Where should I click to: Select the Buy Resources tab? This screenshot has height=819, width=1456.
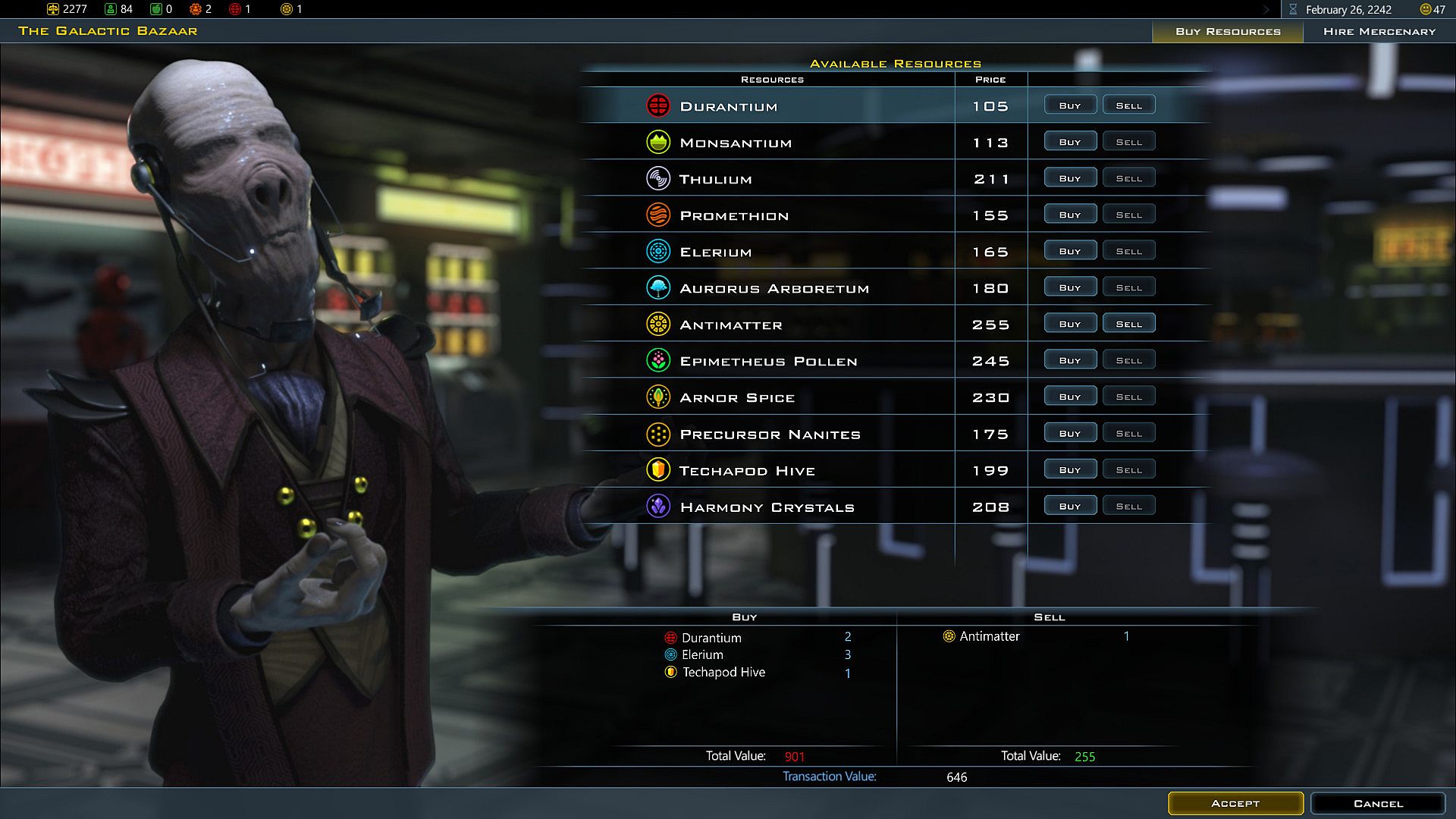[x=1227, y=31]
